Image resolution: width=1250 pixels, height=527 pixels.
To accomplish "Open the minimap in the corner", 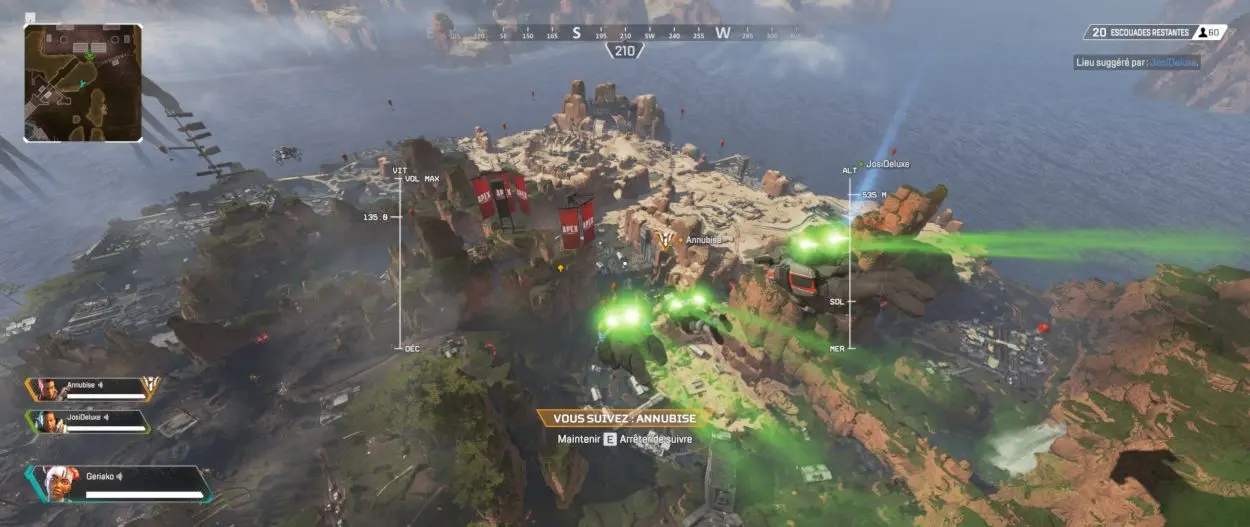I will (82, 82).
